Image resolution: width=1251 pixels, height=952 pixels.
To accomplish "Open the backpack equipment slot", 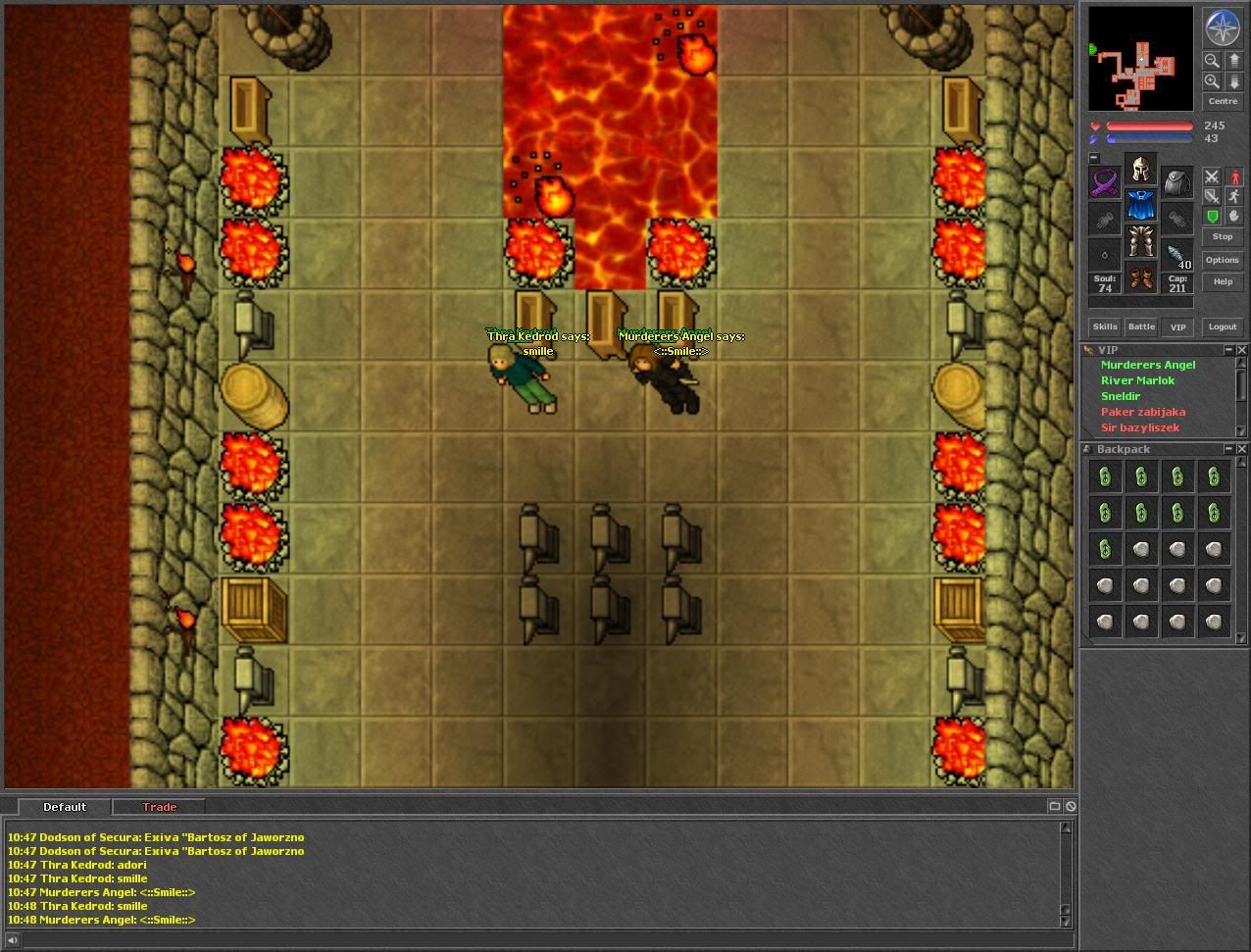I will coord(1176,182).
